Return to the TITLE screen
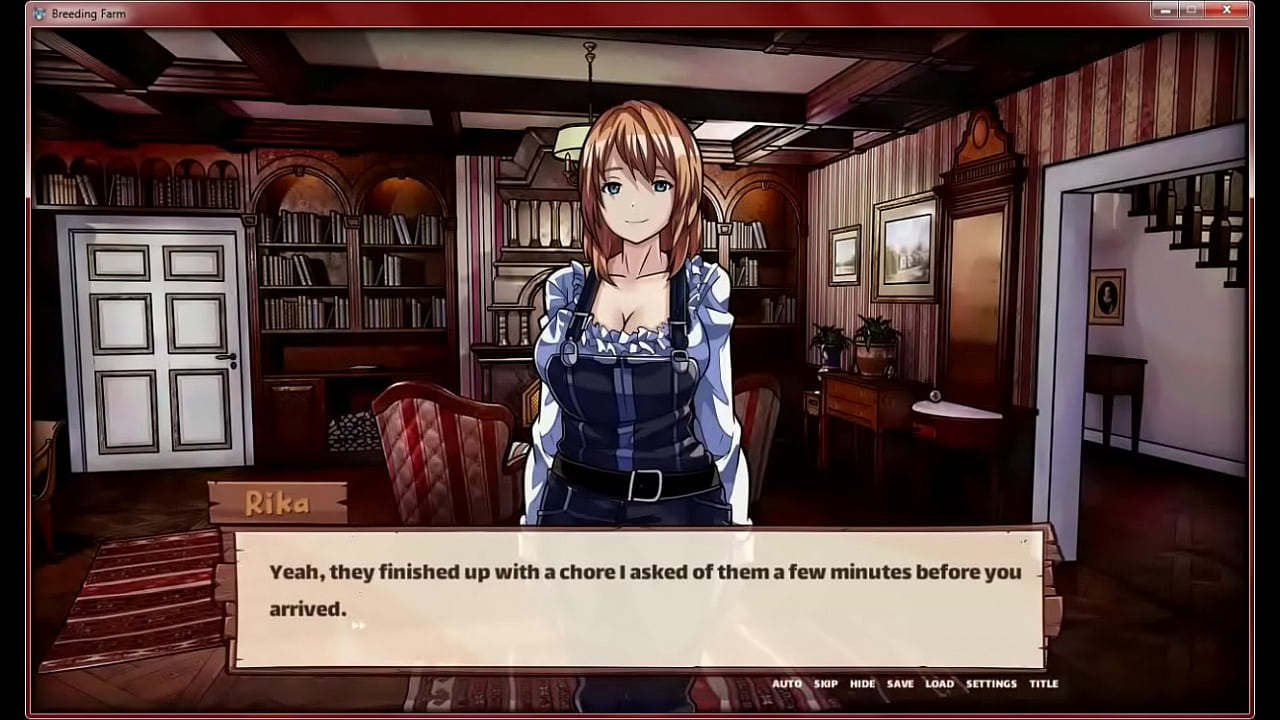Screen dimensions: 1280x720 [1043, 684]
